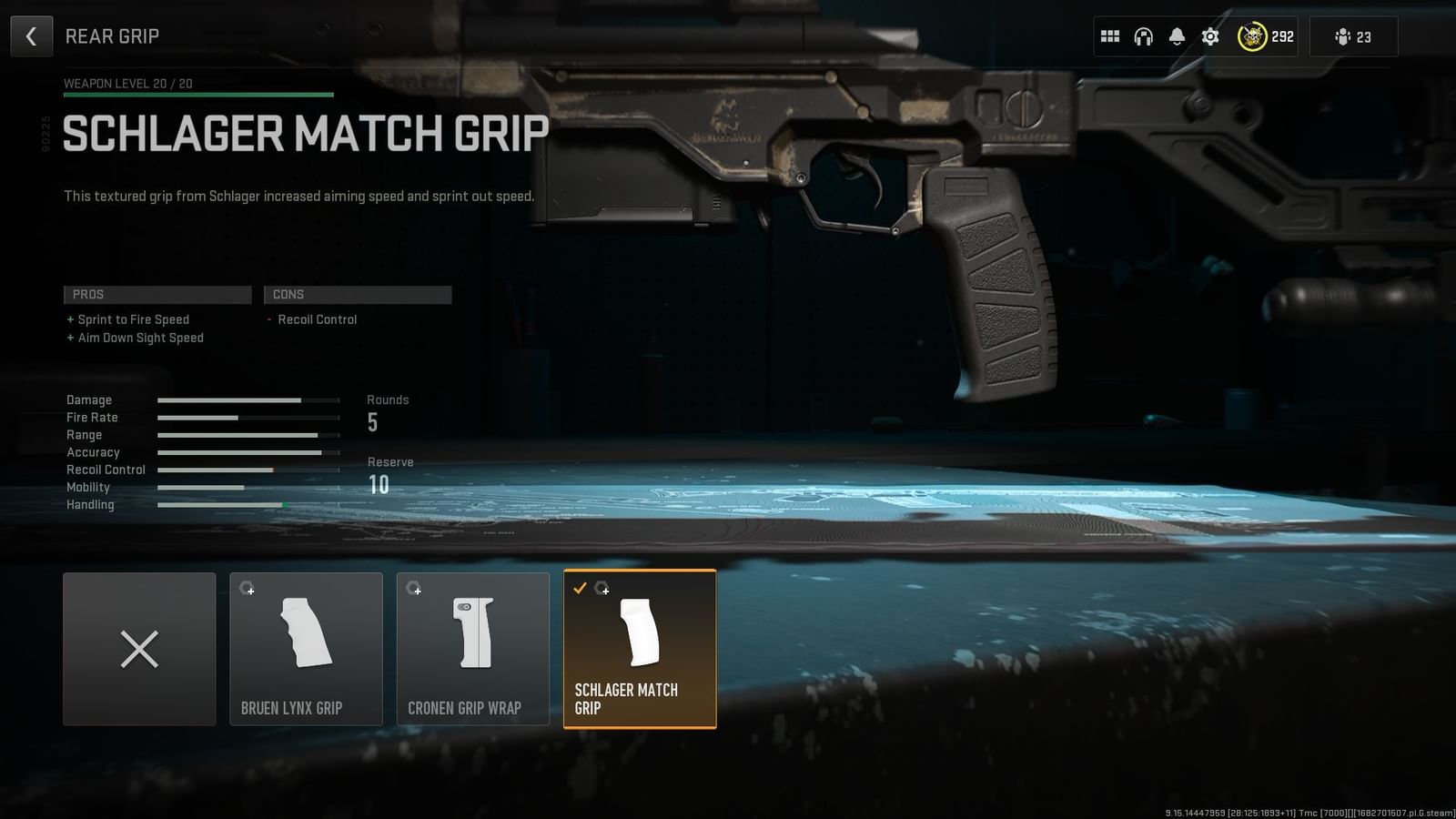Click the checkmark on Schlager Match Grip
Screen dimensions: 1456x819
(581, 588)
